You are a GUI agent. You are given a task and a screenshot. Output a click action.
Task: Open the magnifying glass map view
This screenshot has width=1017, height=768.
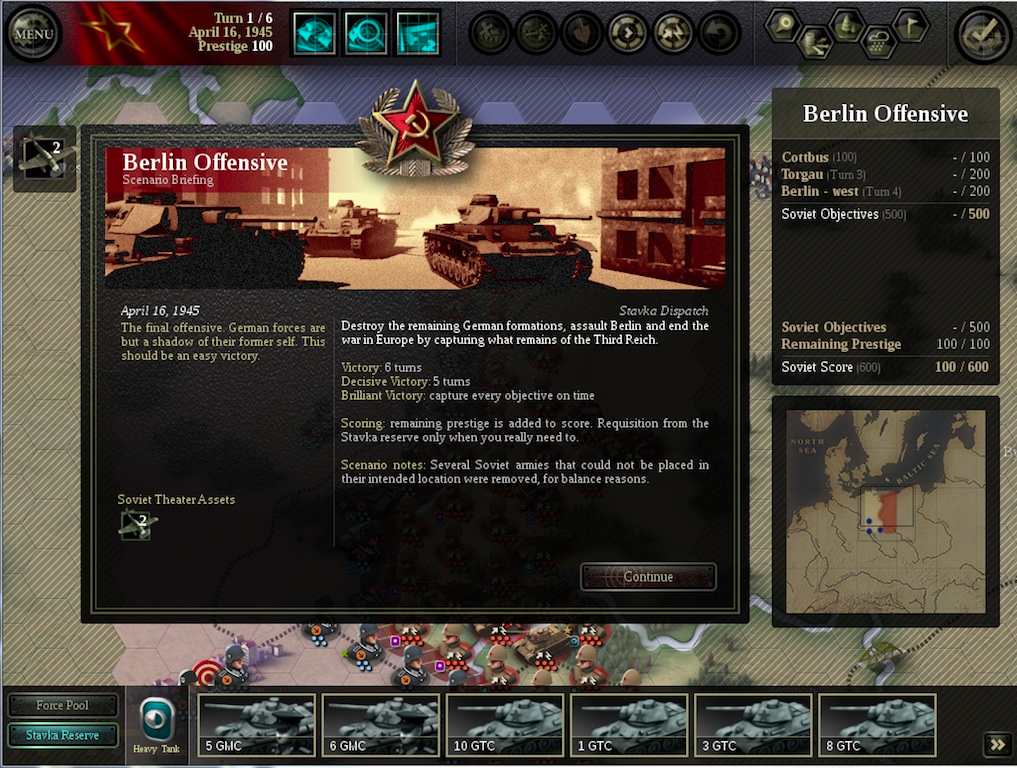[366, 34]
